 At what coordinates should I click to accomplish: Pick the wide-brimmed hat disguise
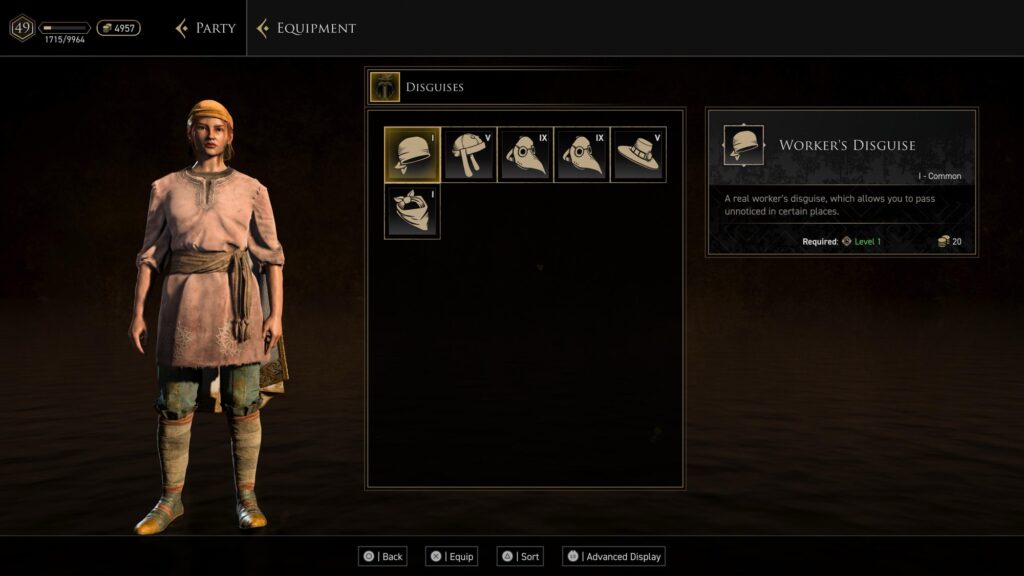[x=638, y=154]
